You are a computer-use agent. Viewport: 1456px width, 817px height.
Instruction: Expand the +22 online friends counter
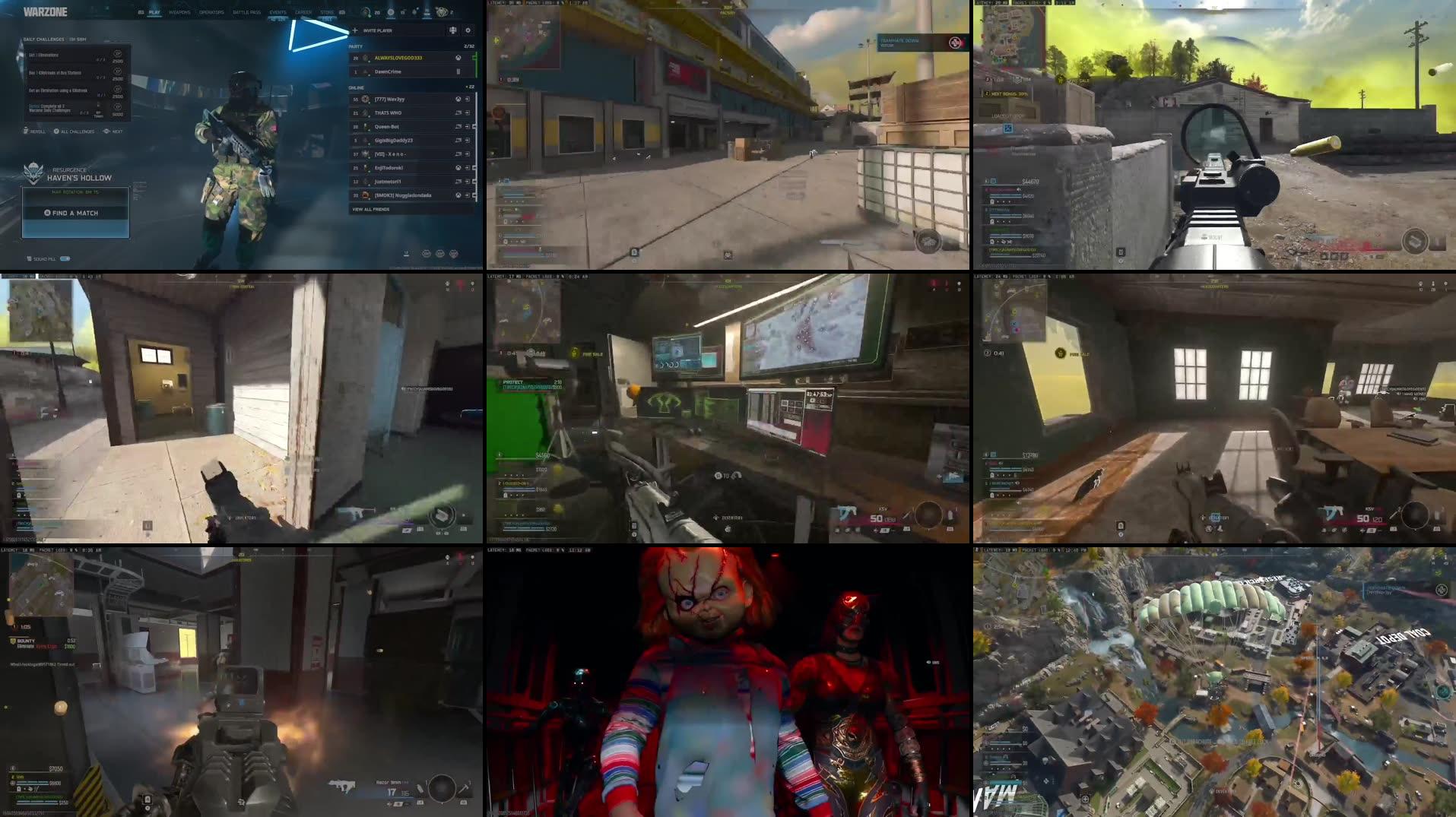click(471, 87)
